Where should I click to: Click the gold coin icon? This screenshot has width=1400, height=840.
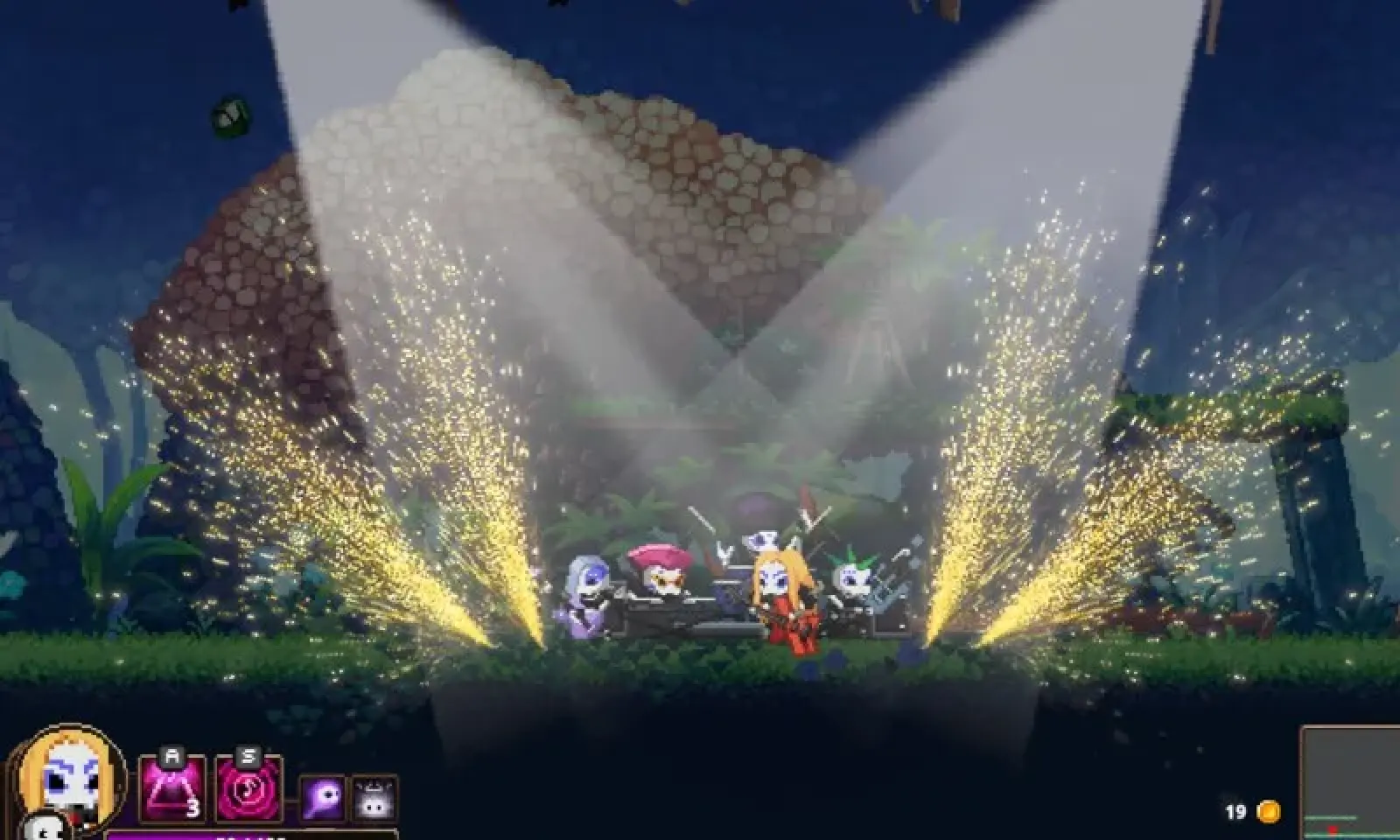click(1268, 811)
